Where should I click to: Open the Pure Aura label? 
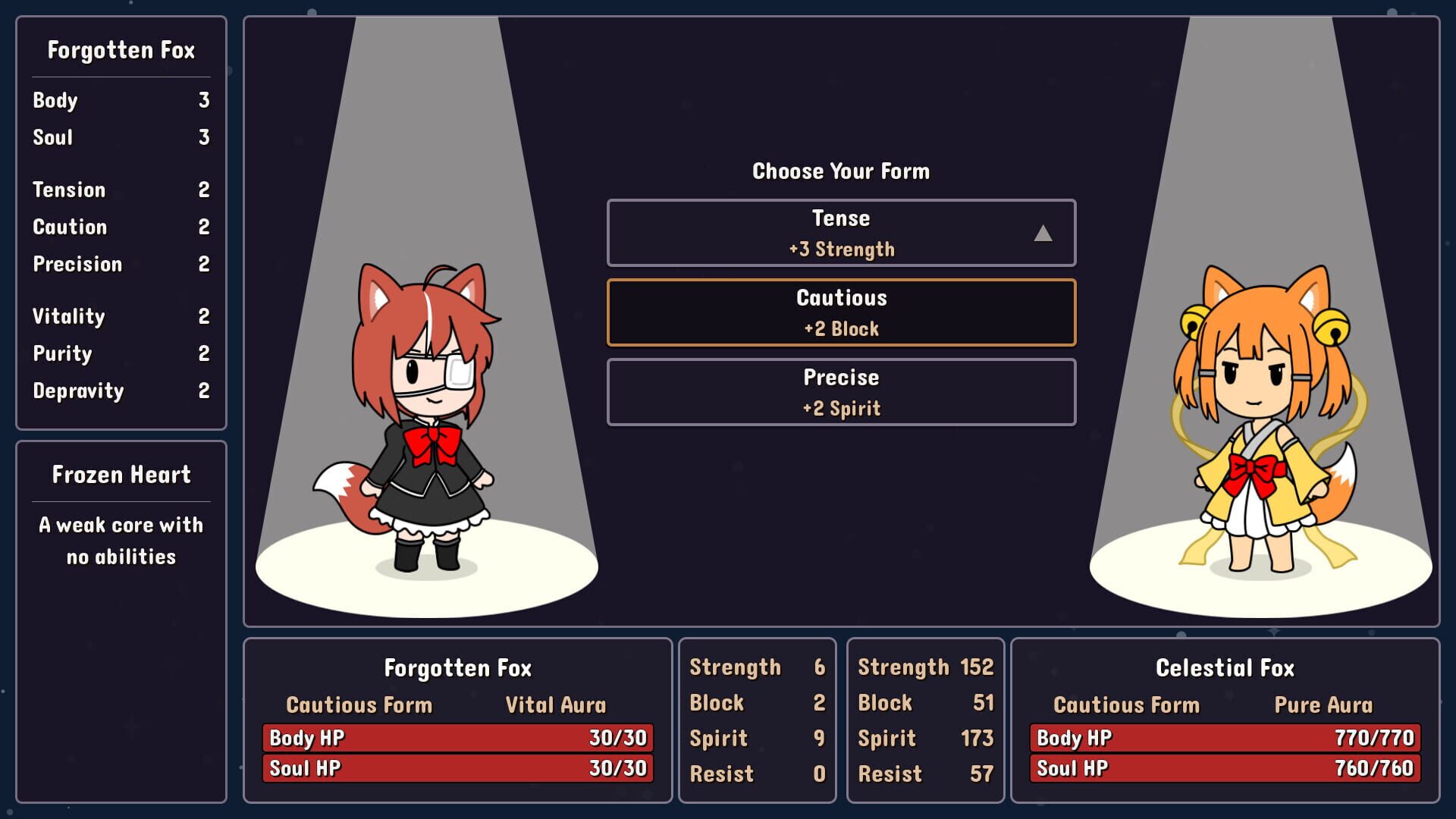(x=1323, y=704)
